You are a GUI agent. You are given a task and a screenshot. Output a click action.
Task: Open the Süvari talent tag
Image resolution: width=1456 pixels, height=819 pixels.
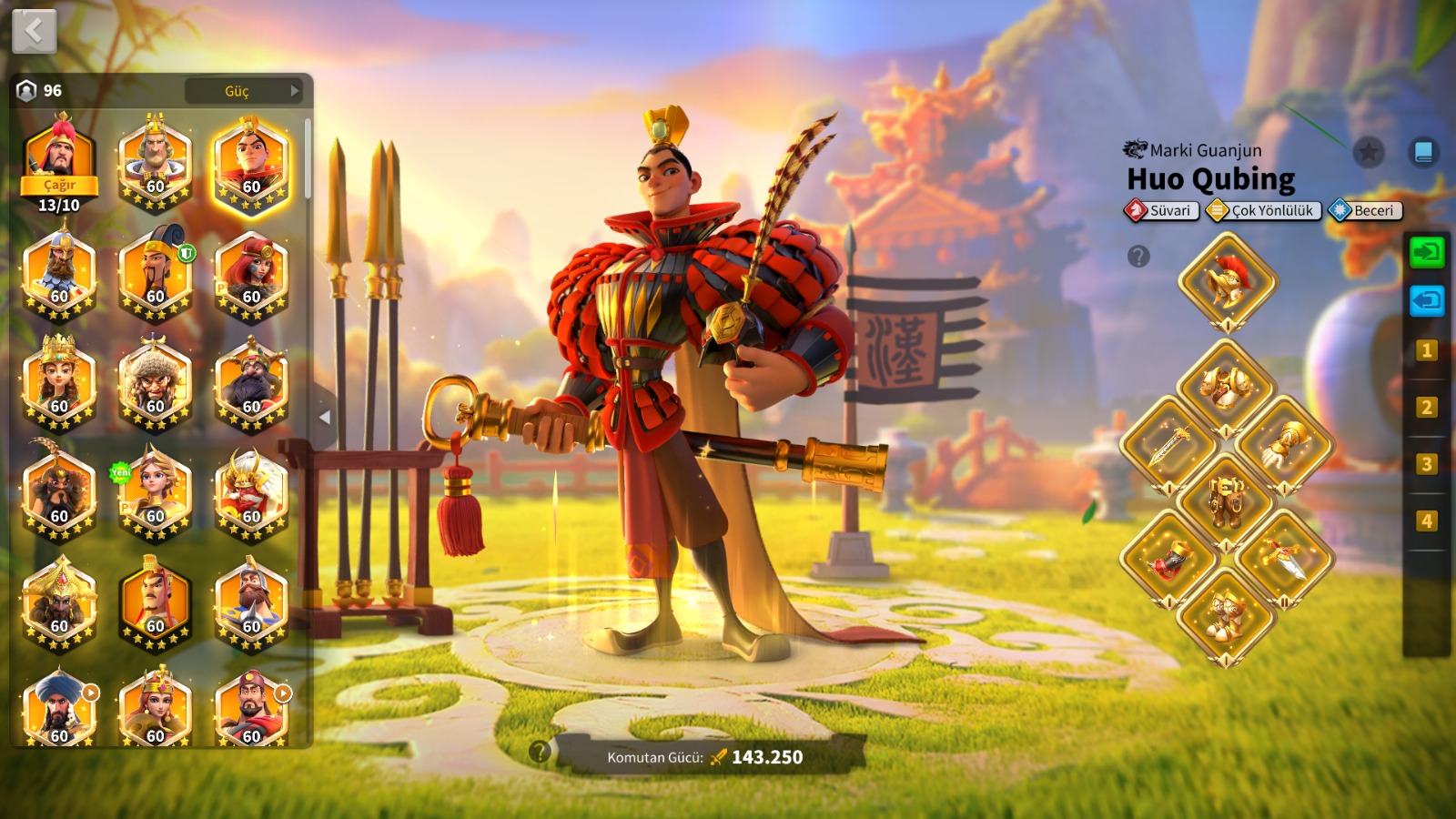point(1162,210)
